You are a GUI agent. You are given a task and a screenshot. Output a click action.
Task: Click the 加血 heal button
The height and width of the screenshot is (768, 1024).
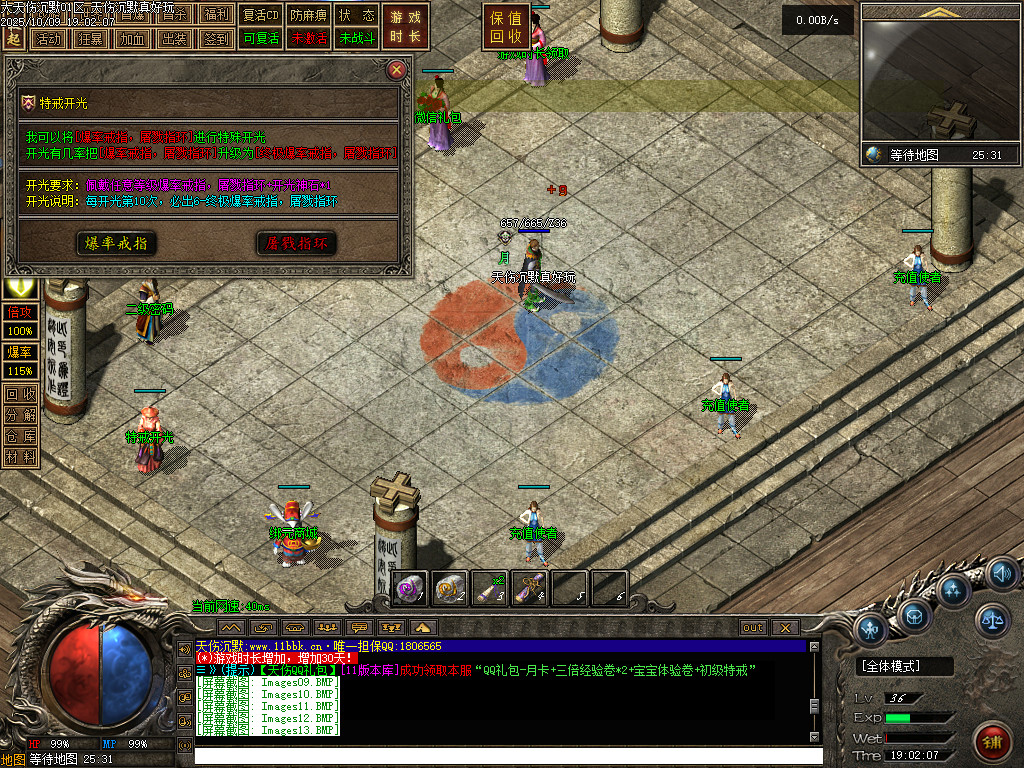click(131, 39)
